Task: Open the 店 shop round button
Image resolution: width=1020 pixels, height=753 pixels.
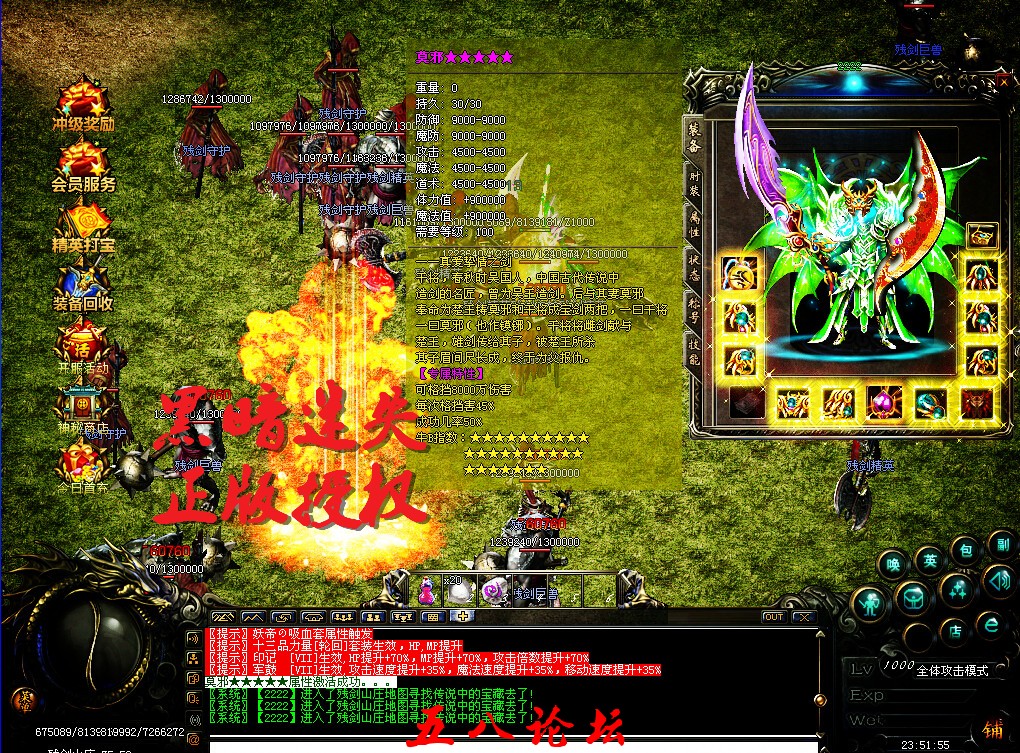Action: coord(955,631)
